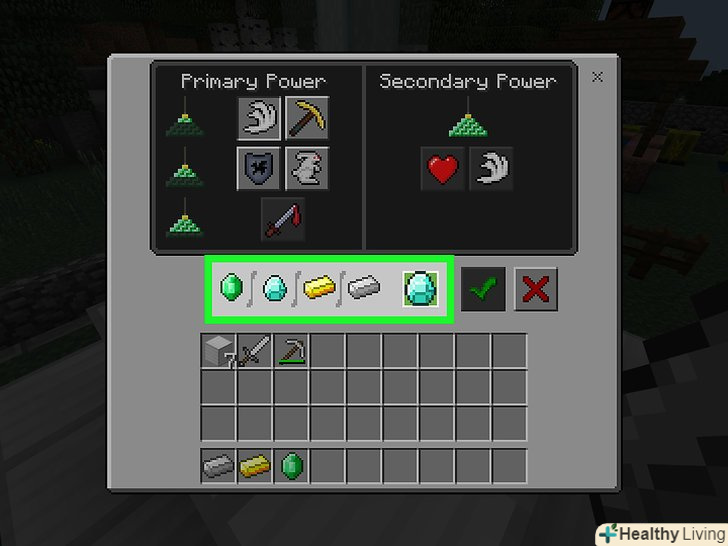Select the gold ingot hotbar slot
Viewport: 728px width, 546px height.
click(x=255, y=466)
